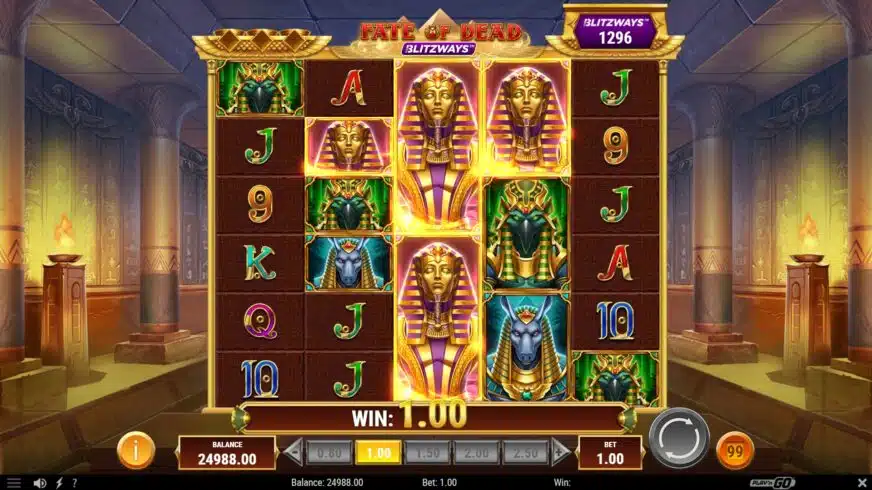Pick the 2.00 bet option
The height and width of the screenshot is (490, 872).
click(476, 453)
